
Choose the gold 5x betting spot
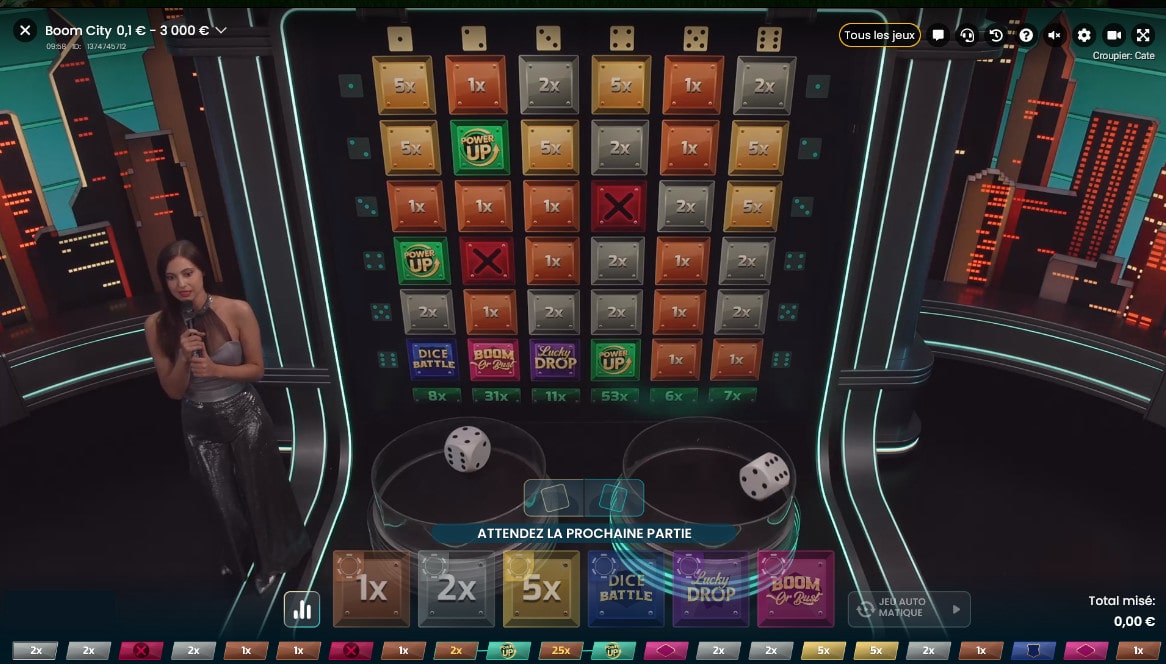(541, 589)
